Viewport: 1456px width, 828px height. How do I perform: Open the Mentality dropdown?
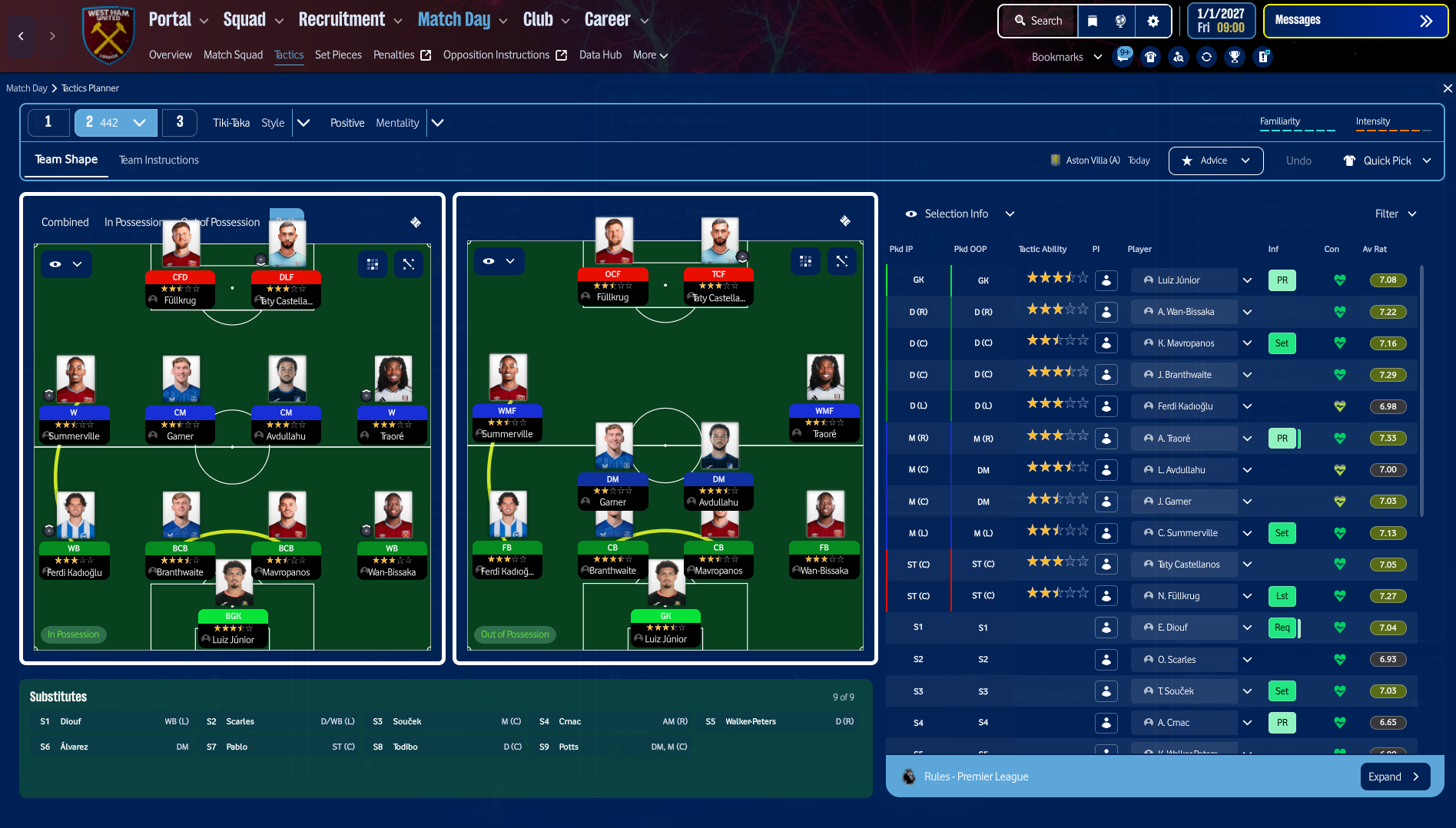[x=437, y=122]
